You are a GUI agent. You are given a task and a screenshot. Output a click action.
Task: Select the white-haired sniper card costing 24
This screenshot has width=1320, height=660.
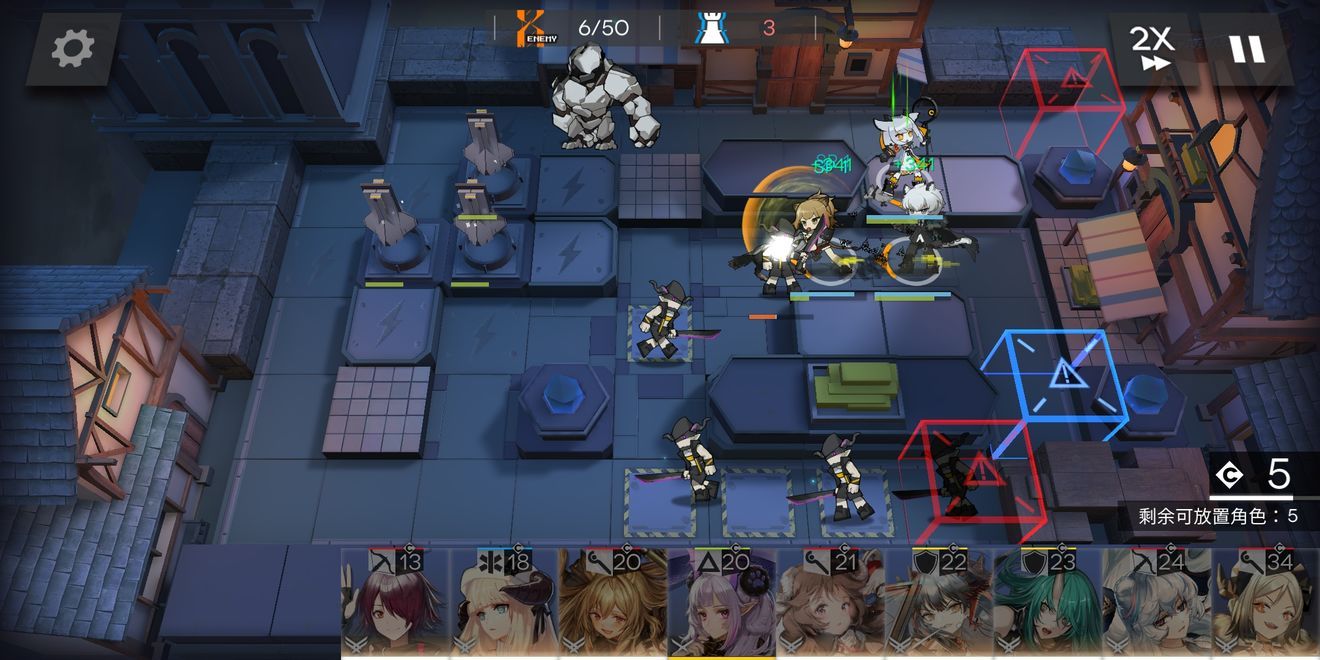[1157, 602]
